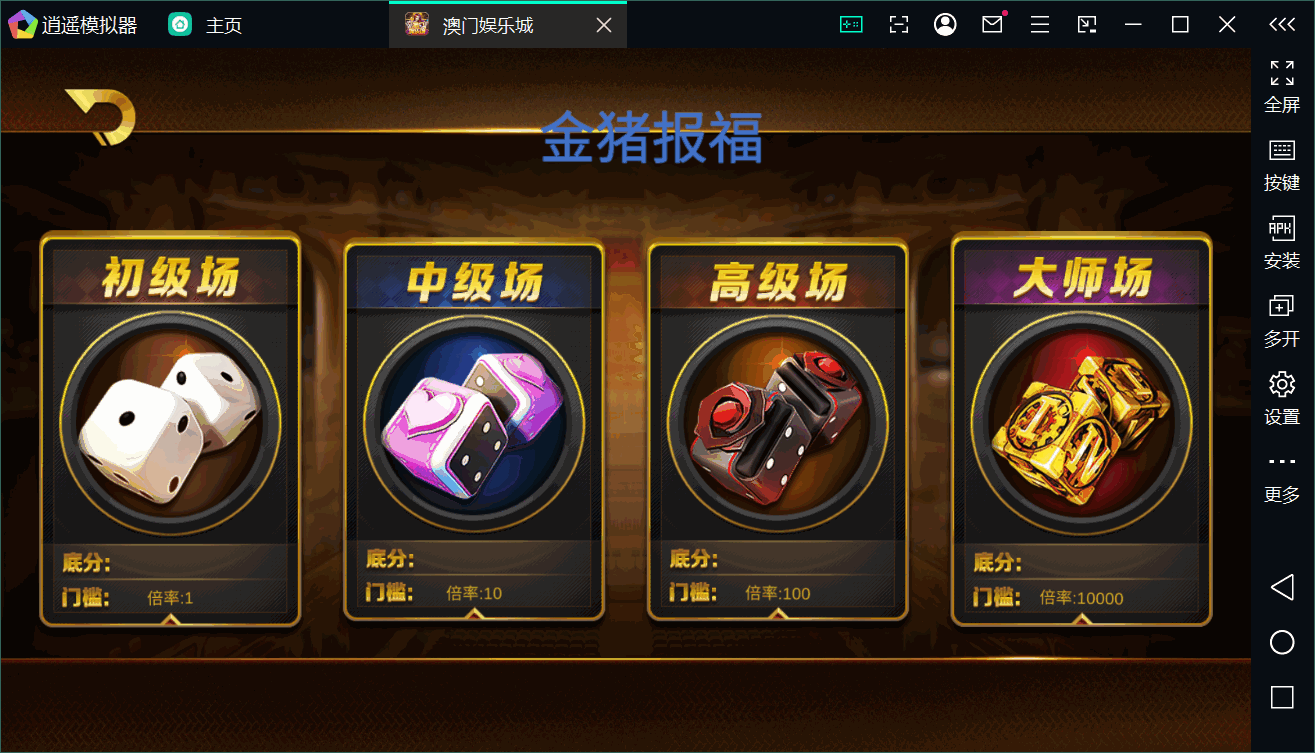Image resolution: width=1315 pixels, height=753 pixels.
Task: Enter the 初级场 beginner room
Action: pyautogui.click(x=170, y=425)
